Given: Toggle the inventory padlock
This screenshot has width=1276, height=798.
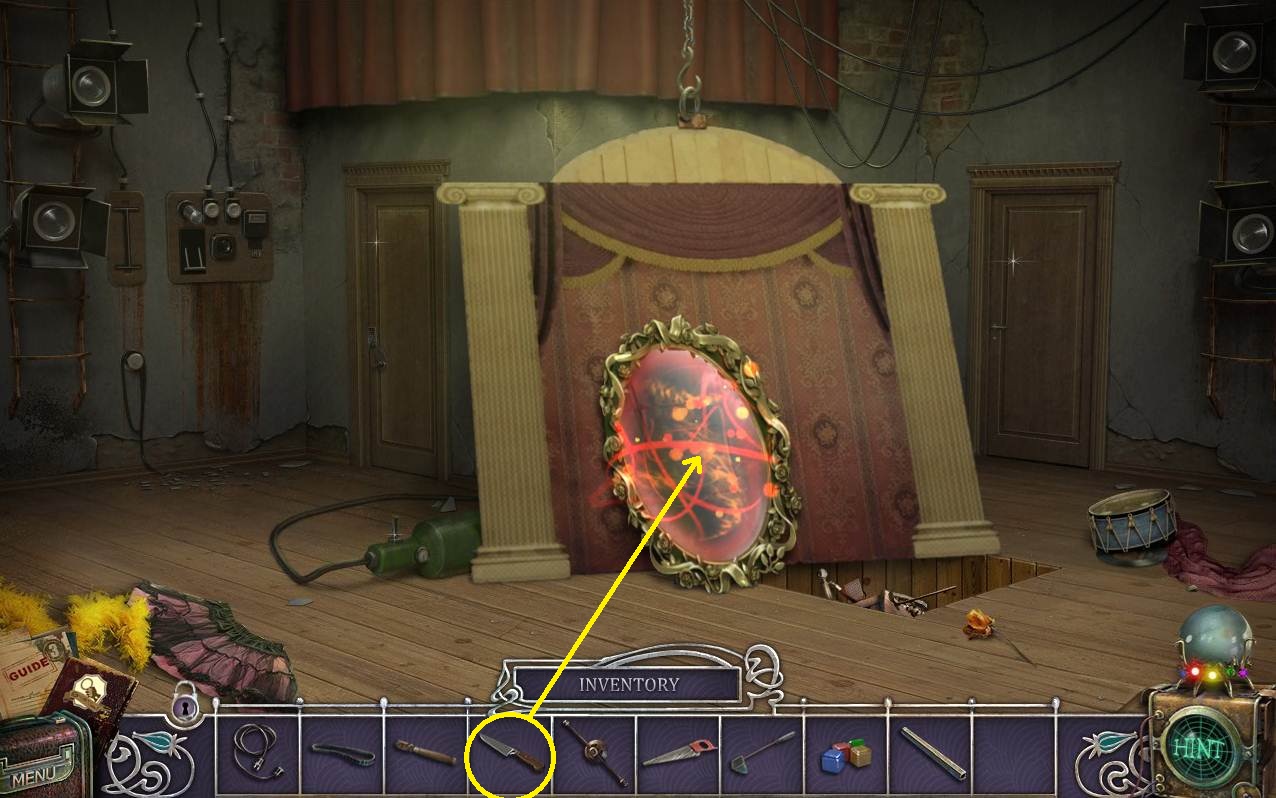Looking at the screenshot, I should click(x=185, y=707).
